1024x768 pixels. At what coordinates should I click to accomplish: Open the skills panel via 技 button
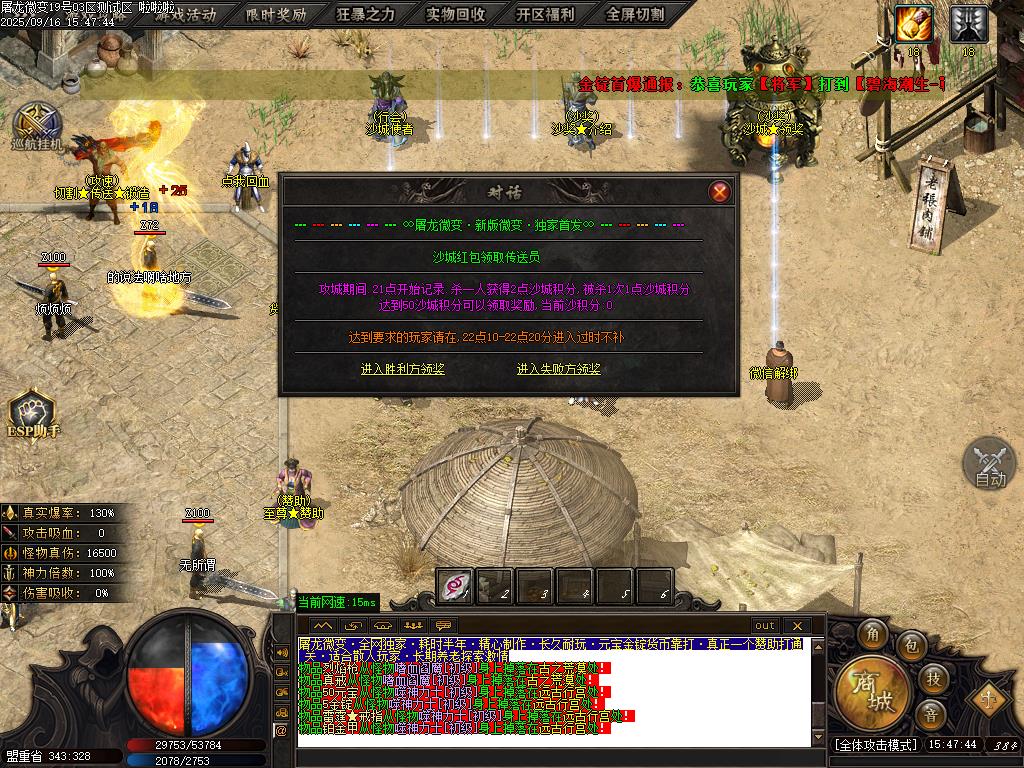pyautogui.click(x=932, y=679)
